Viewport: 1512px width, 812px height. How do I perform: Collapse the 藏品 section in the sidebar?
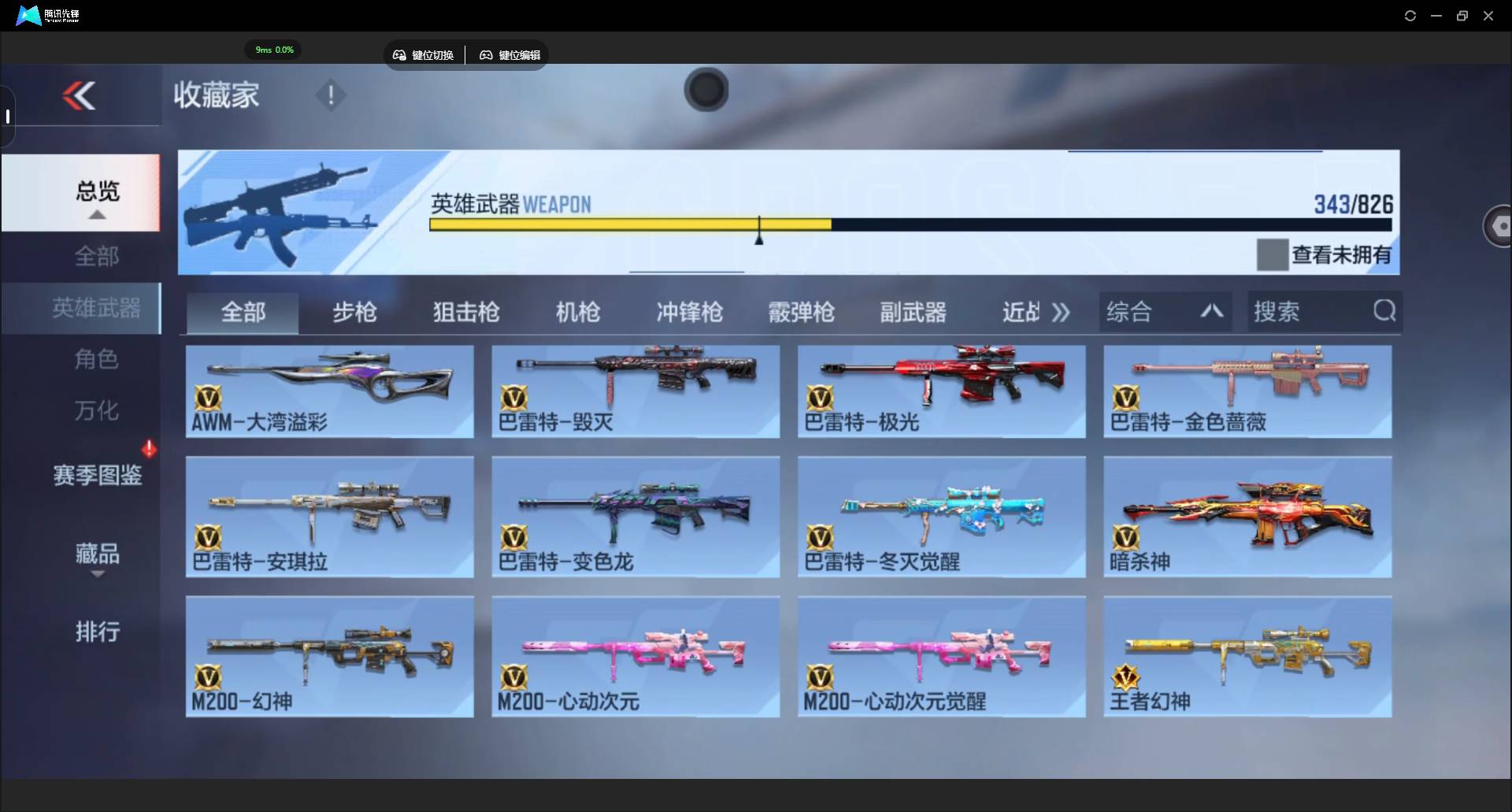click(x=97, y=576)
